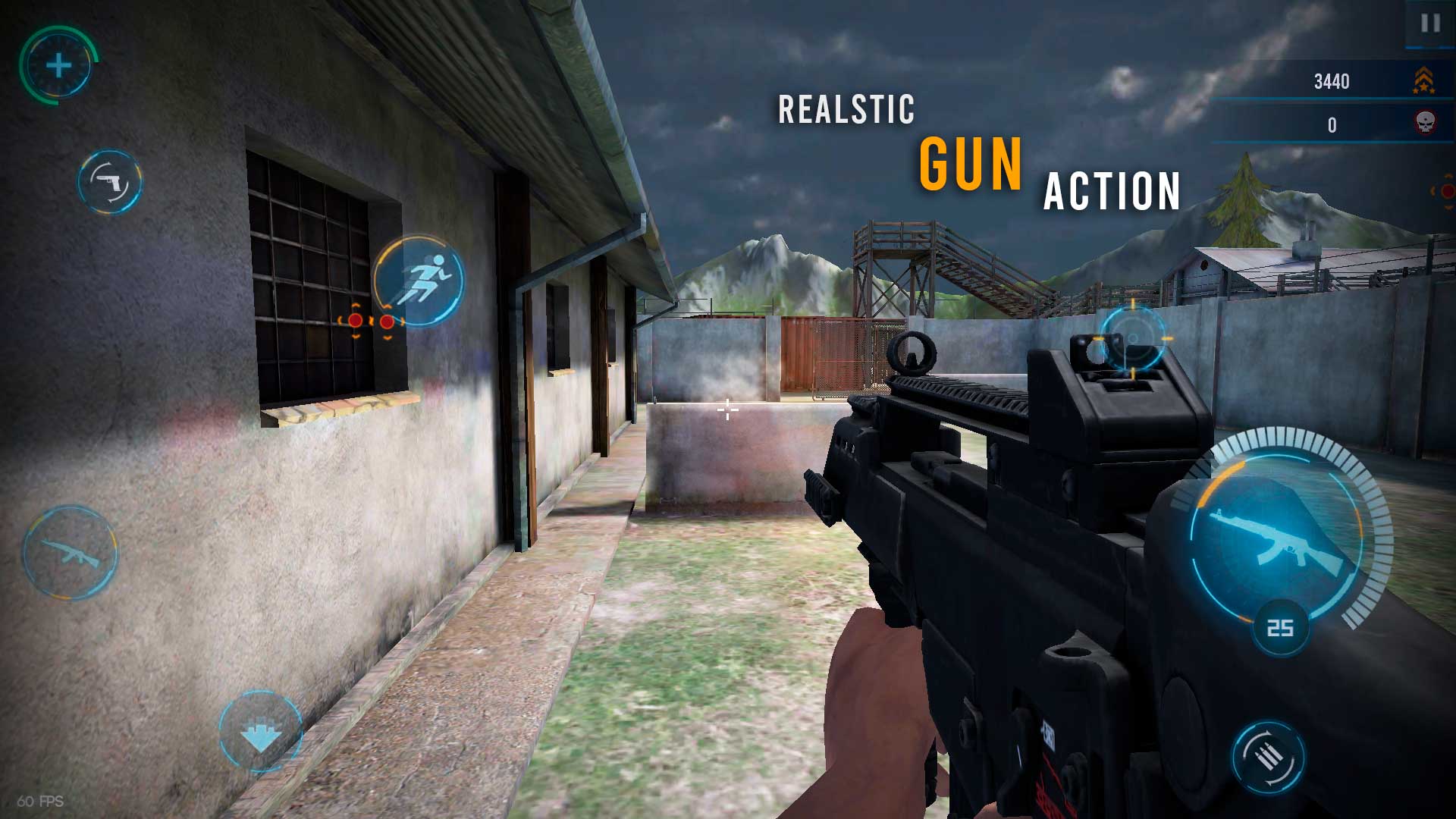The height and width of the screenshot is (819, 1456).
Task: Pause the game
Action: [x=1430, y=24]
